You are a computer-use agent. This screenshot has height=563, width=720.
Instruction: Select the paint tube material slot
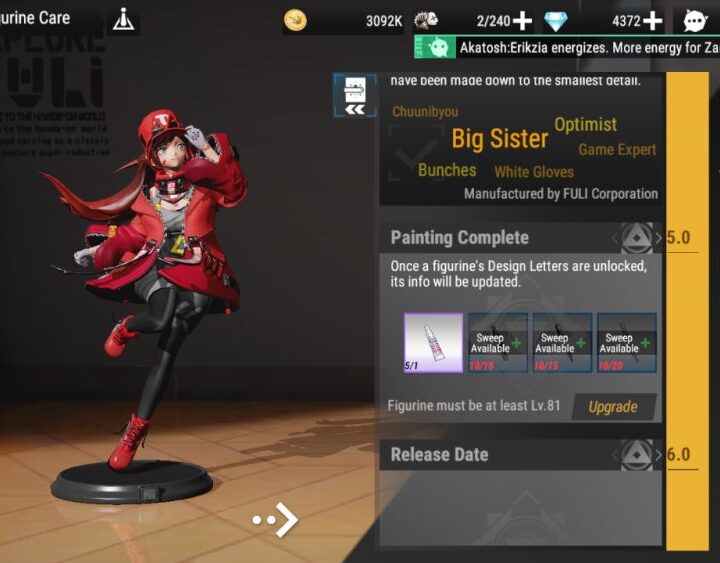point(433,342)
